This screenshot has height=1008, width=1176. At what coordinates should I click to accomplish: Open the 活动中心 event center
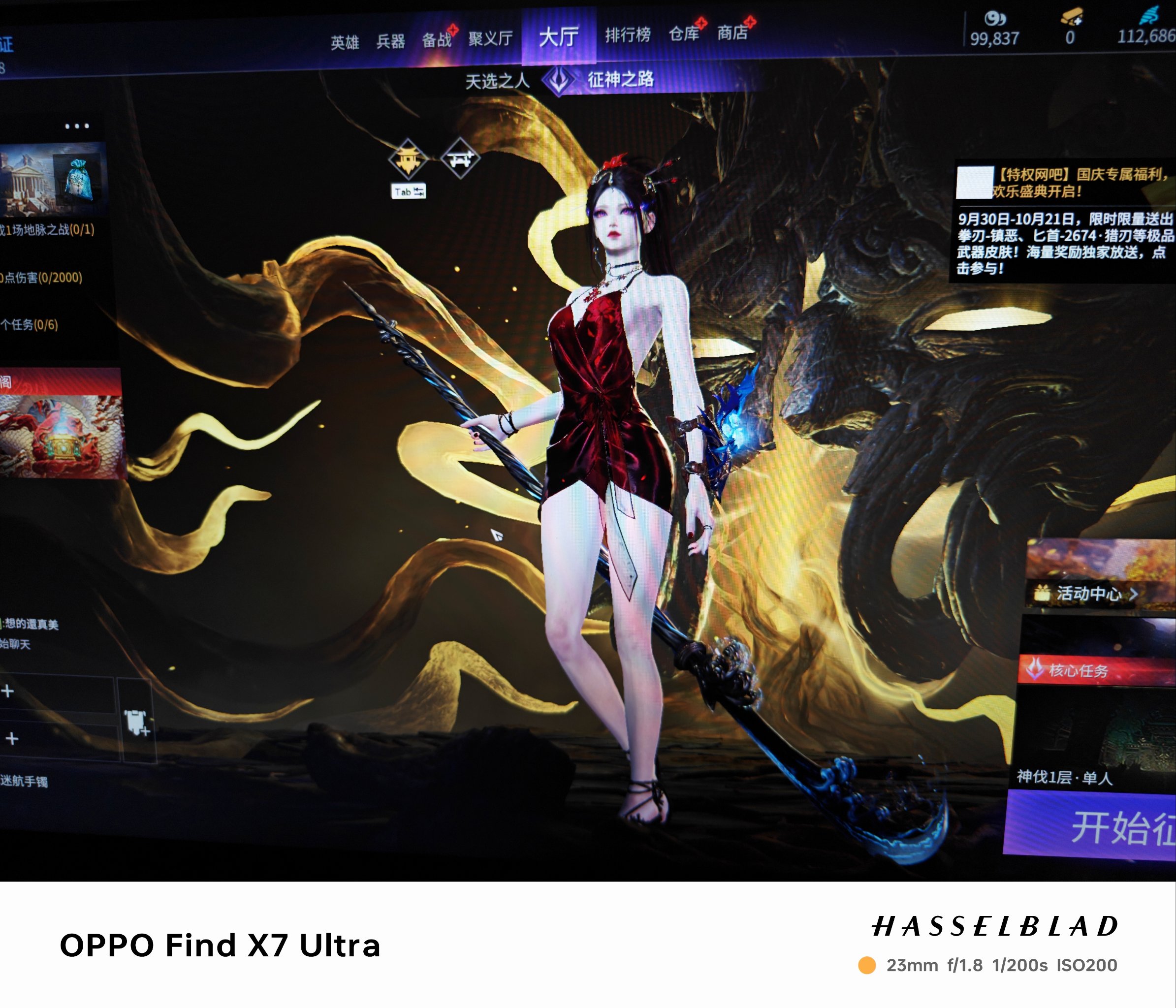coord(1088,594)
